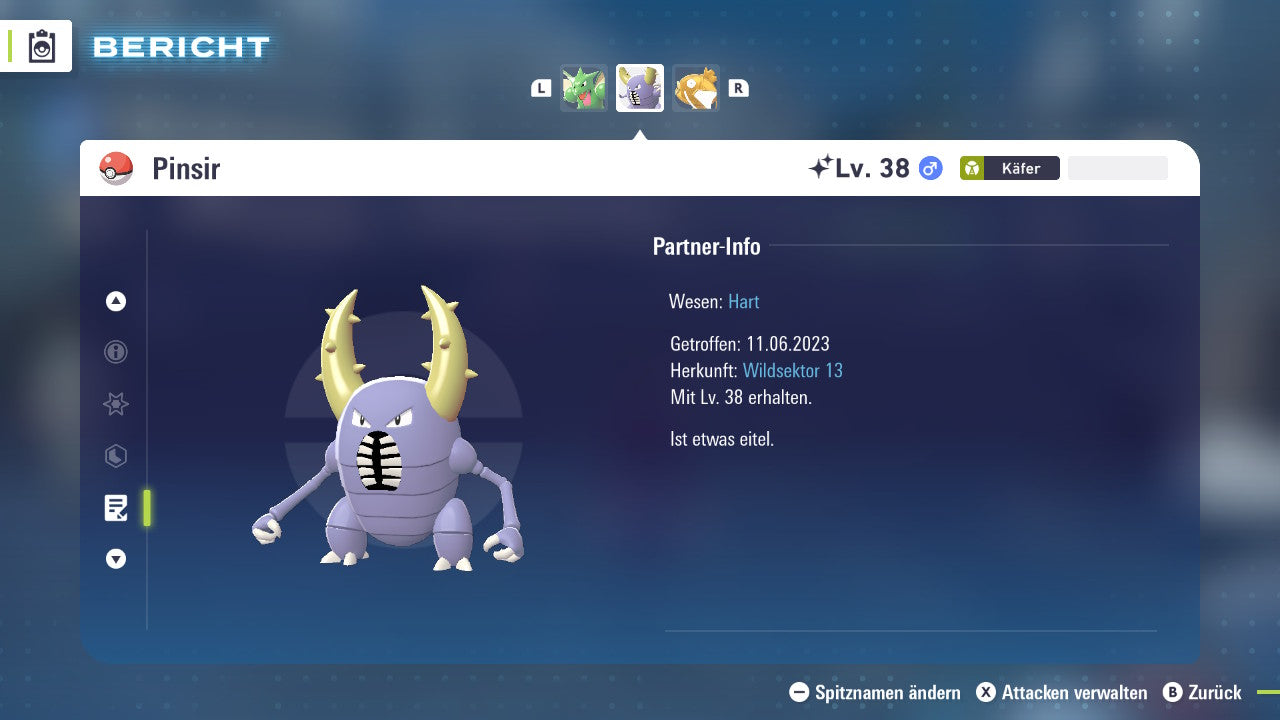Select the star/ribbon icon in sidebar
The height and width of the screenshot is (720, 1280).
pos(115,404)
